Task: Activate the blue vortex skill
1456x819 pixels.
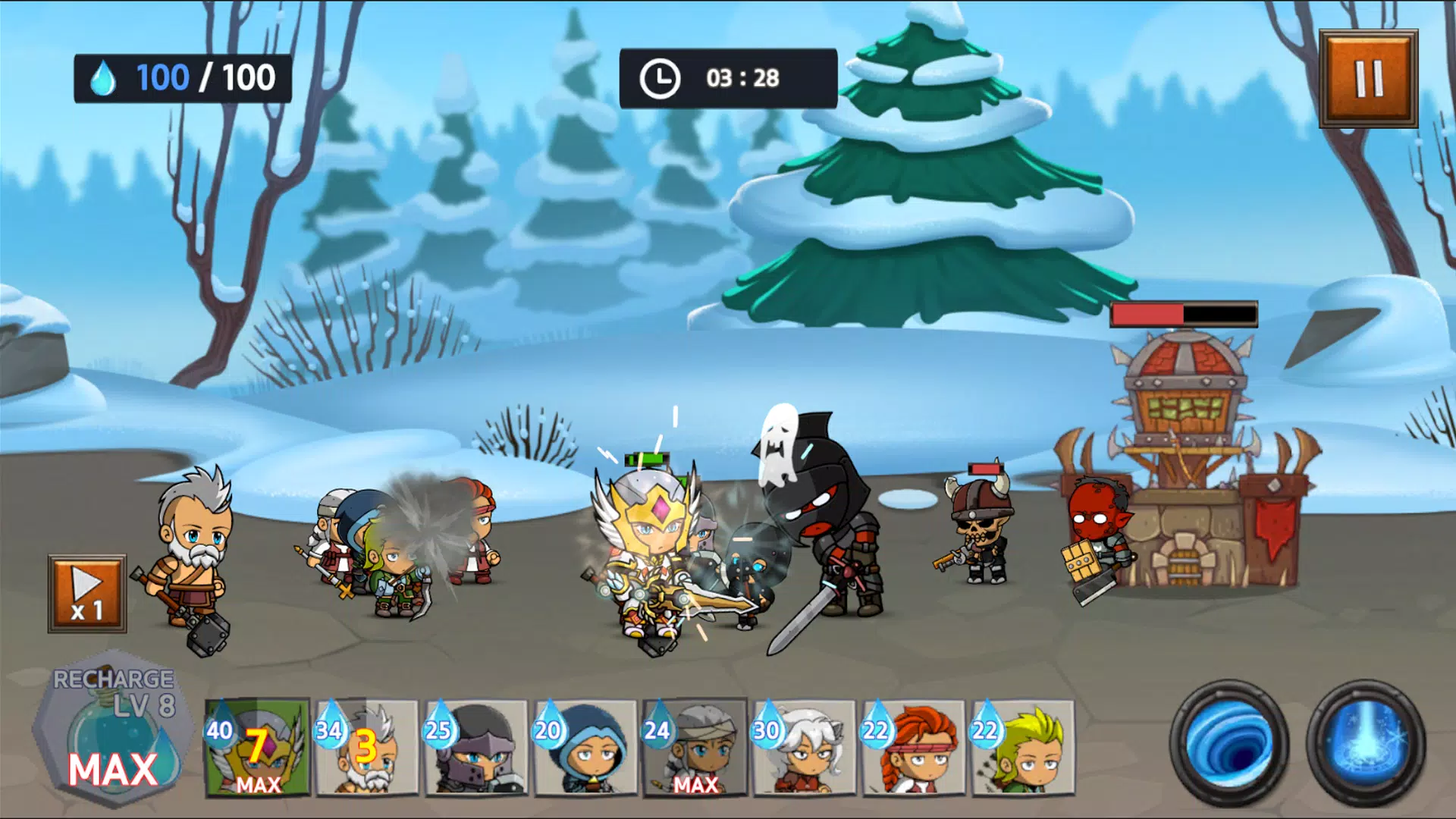Action: (1229, 743)
